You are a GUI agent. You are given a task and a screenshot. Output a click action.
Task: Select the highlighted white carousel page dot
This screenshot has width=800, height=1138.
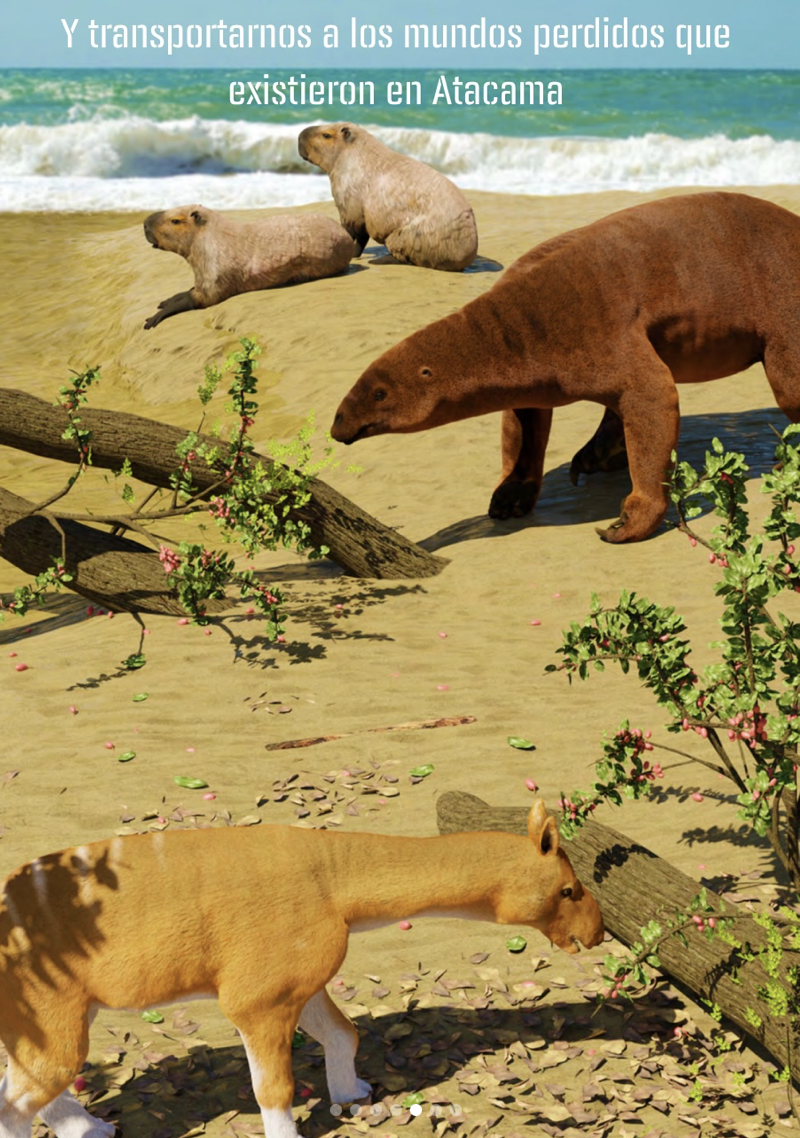416,1110
